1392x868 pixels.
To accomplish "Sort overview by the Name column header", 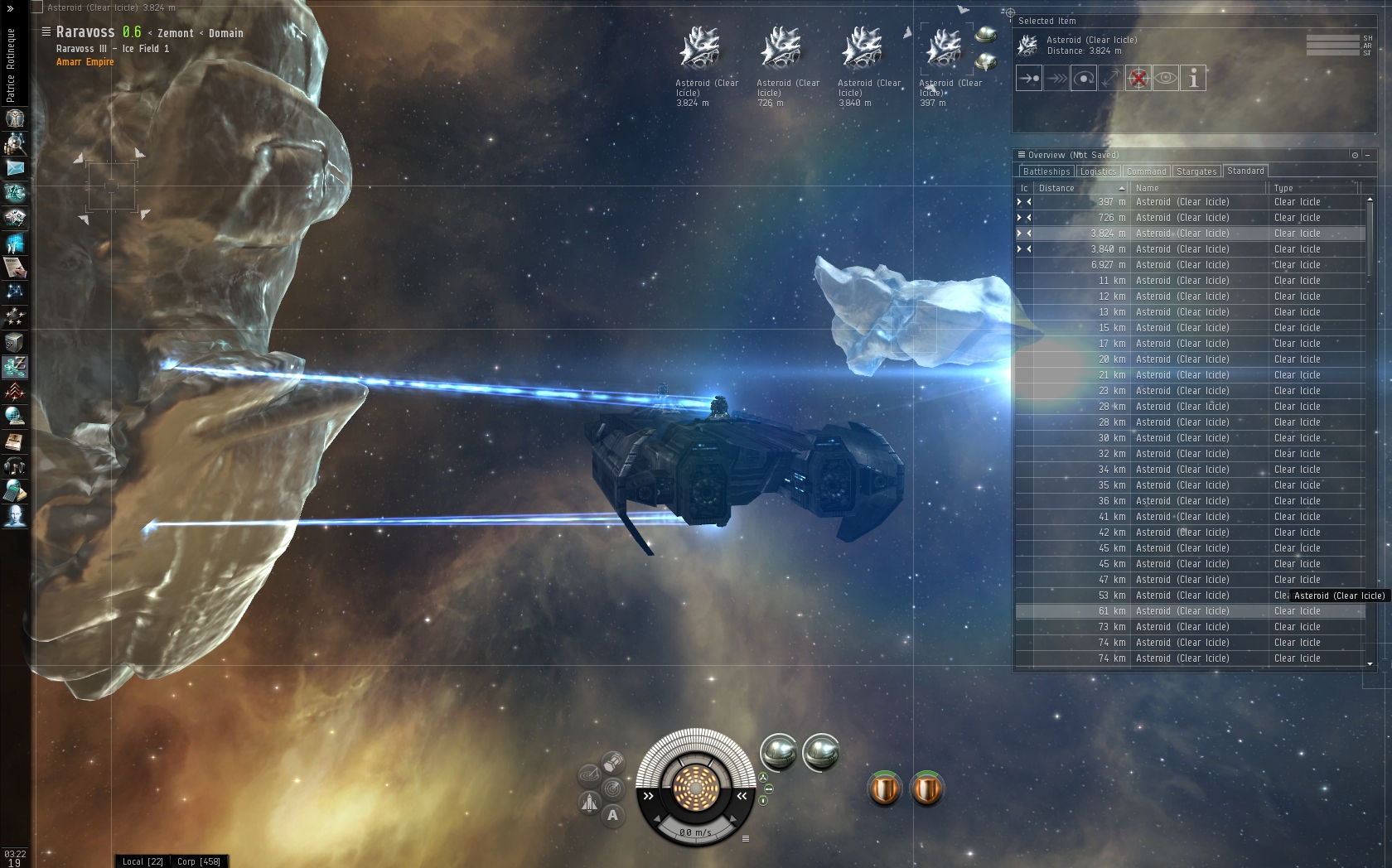I will [1148, 188].
